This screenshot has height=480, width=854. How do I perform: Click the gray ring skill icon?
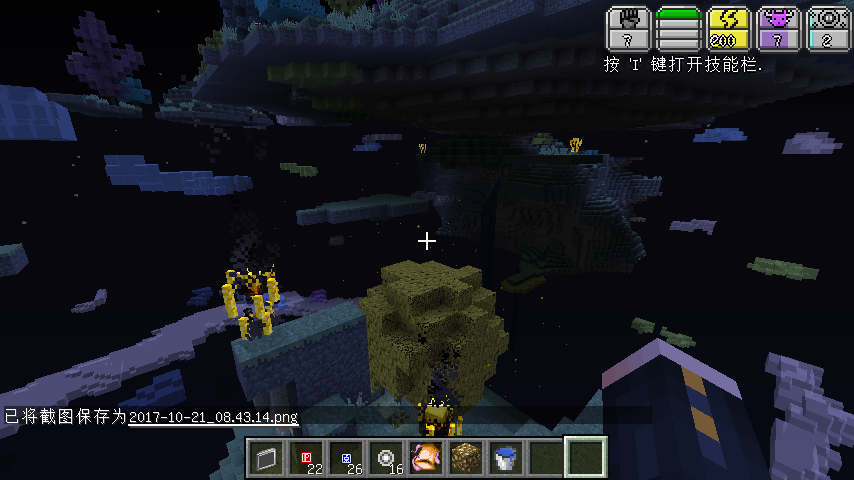click(x=828, y=30)
